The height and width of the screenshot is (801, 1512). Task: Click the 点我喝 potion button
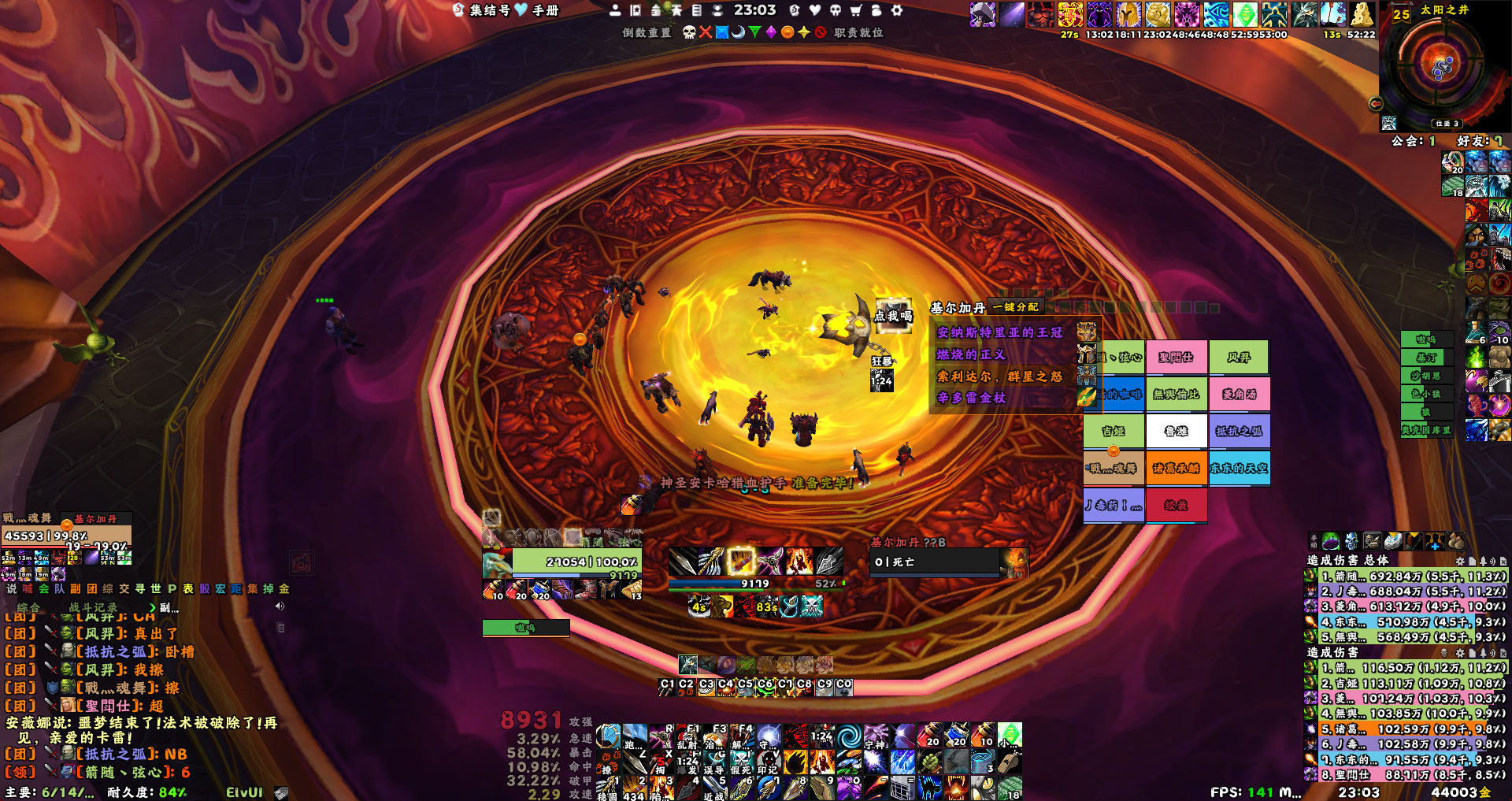click(x=893, y=316)
